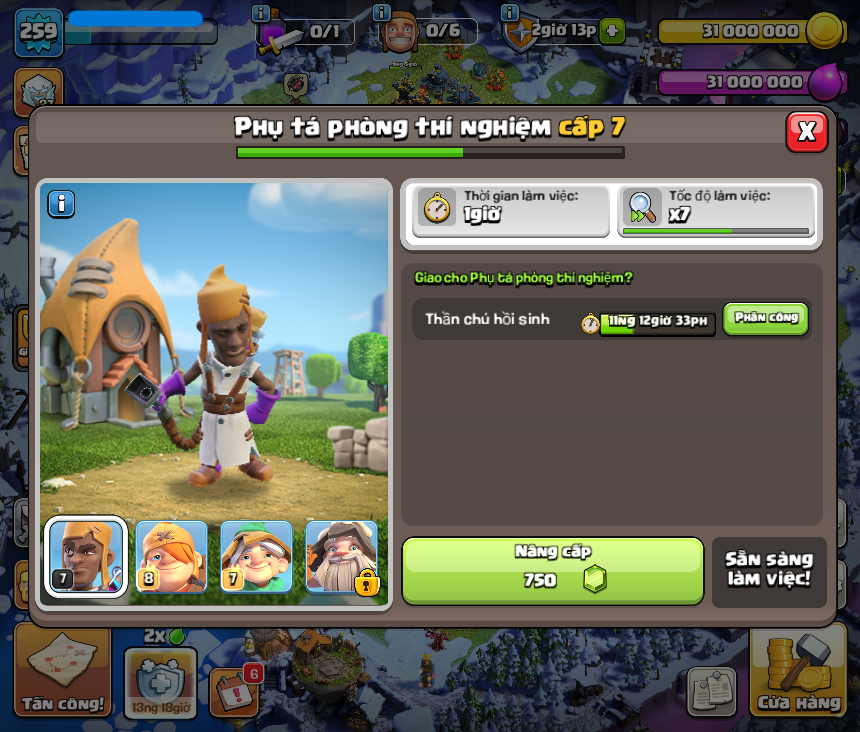This screenshot has height=732, width=860.
Task: Show info for the builders counter
Action: point(381,13)
